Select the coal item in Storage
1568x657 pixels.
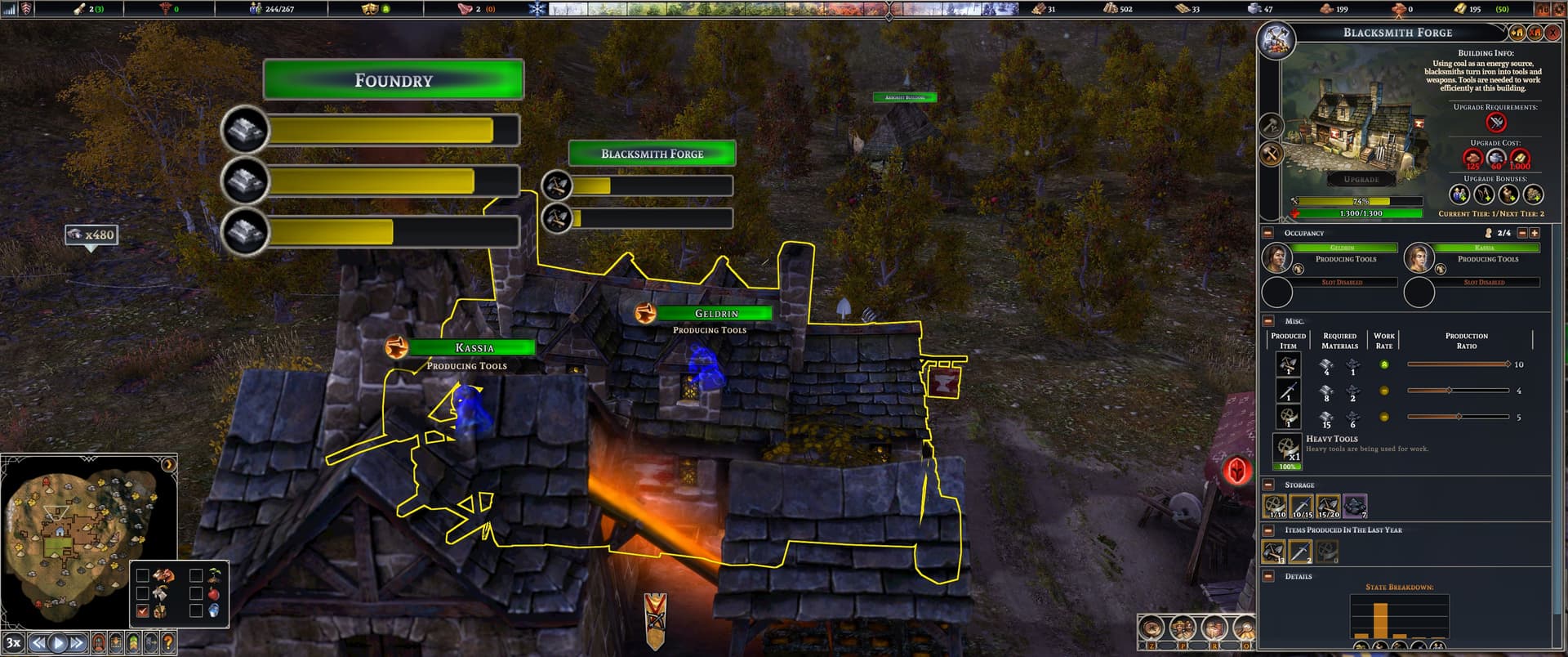tap(1354, 506)
